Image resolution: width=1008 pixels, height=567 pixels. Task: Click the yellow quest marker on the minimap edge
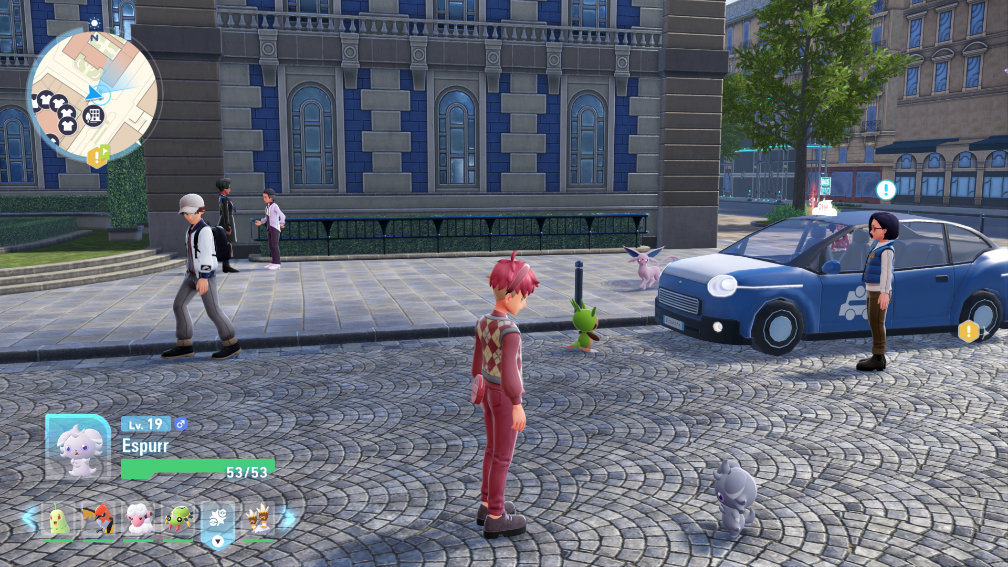(97, 156)
